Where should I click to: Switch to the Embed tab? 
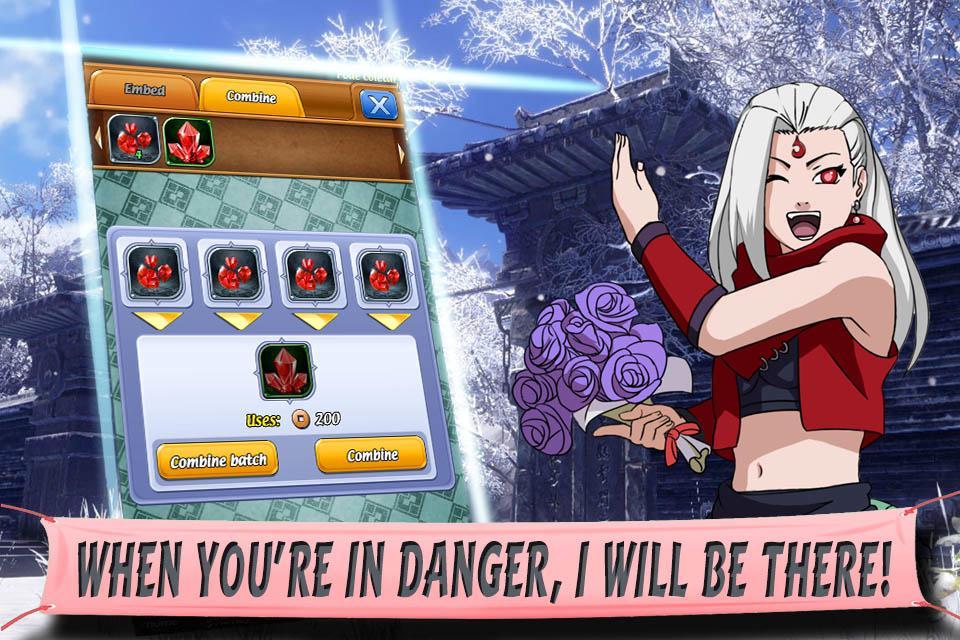point(144,90)
